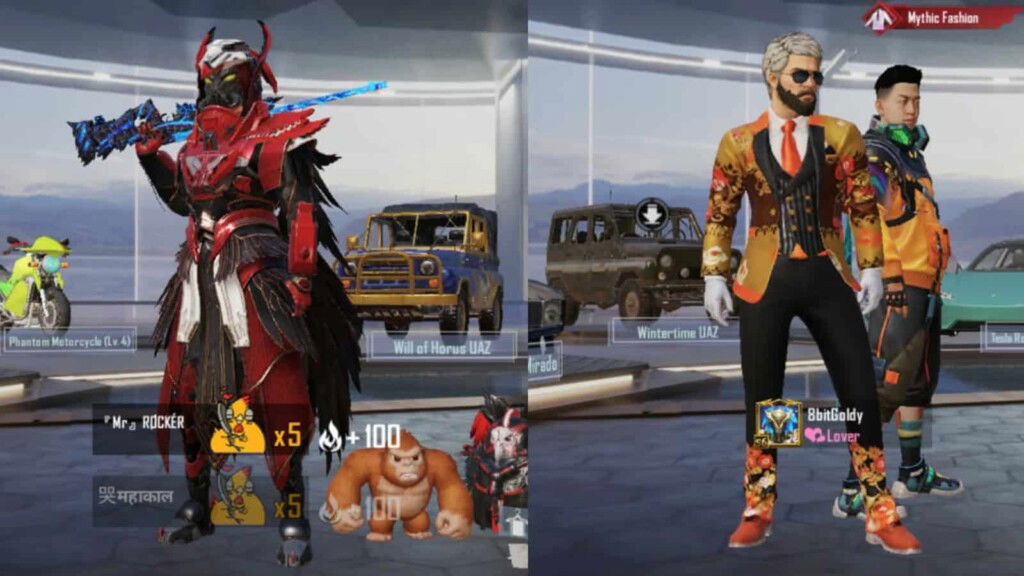The height and width of the screenshot is (576, 1024).
Task: Click the white flame popularity icon
Action: pyautogui.click(x=330, y=436)
